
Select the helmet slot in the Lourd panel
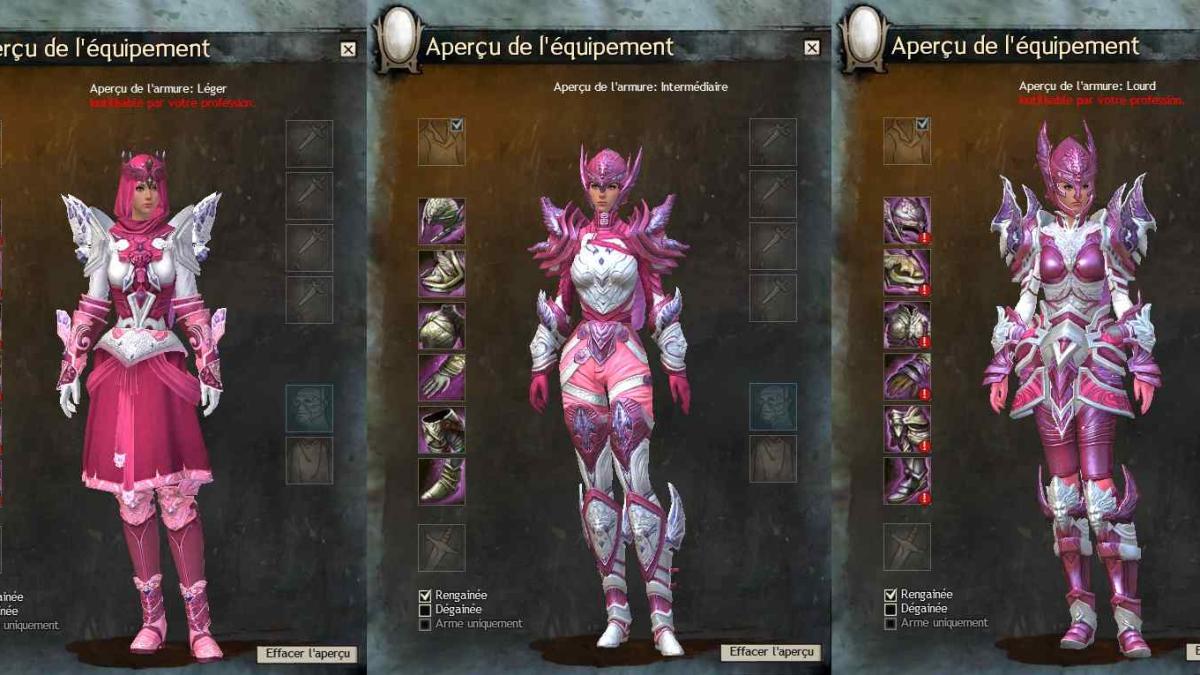coord(906,221)
